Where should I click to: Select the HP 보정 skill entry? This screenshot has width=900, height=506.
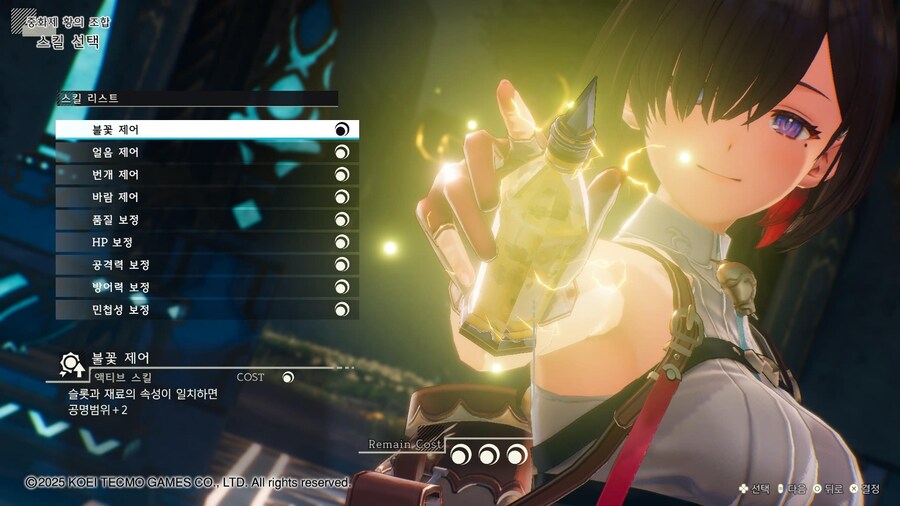click(206, 242)
